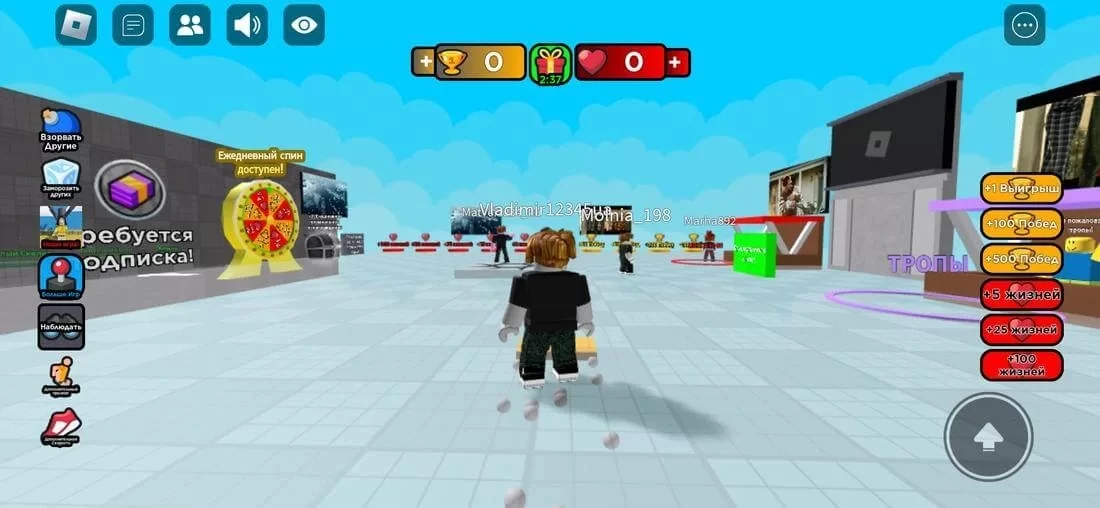Claim the green gift box reward
Image resolution: width=1100 pixels, height=508 pixels.
pyautogui.click(x=550, y=63)
